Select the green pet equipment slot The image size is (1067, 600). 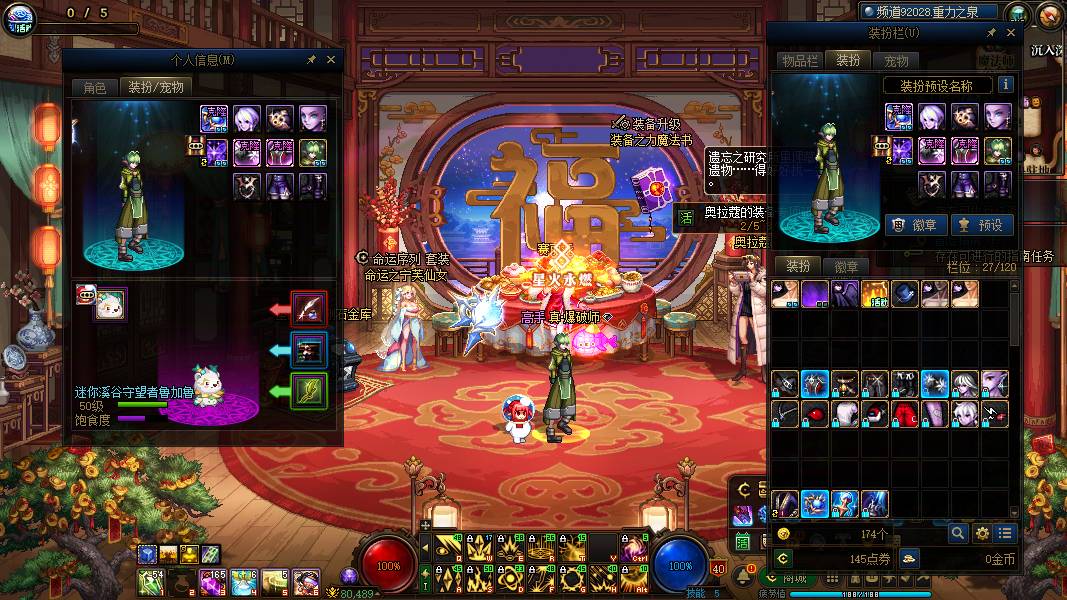(x=309, y=390)
